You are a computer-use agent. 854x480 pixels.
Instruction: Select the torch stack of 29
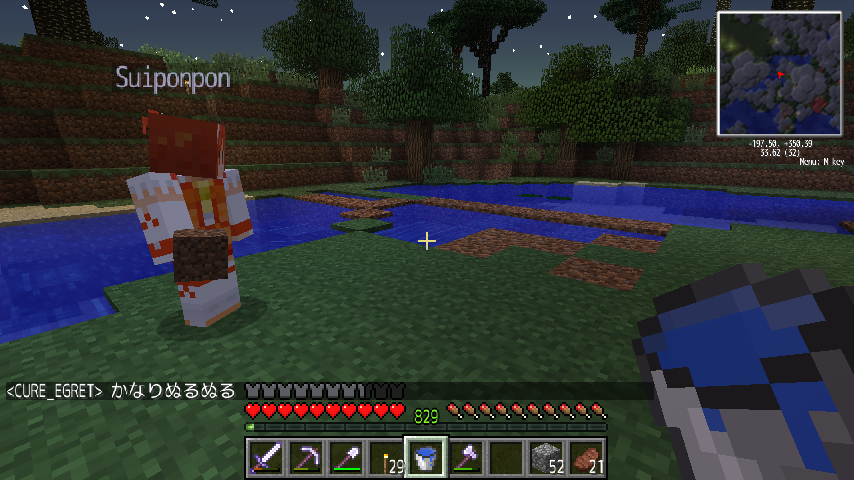[385, 459]
